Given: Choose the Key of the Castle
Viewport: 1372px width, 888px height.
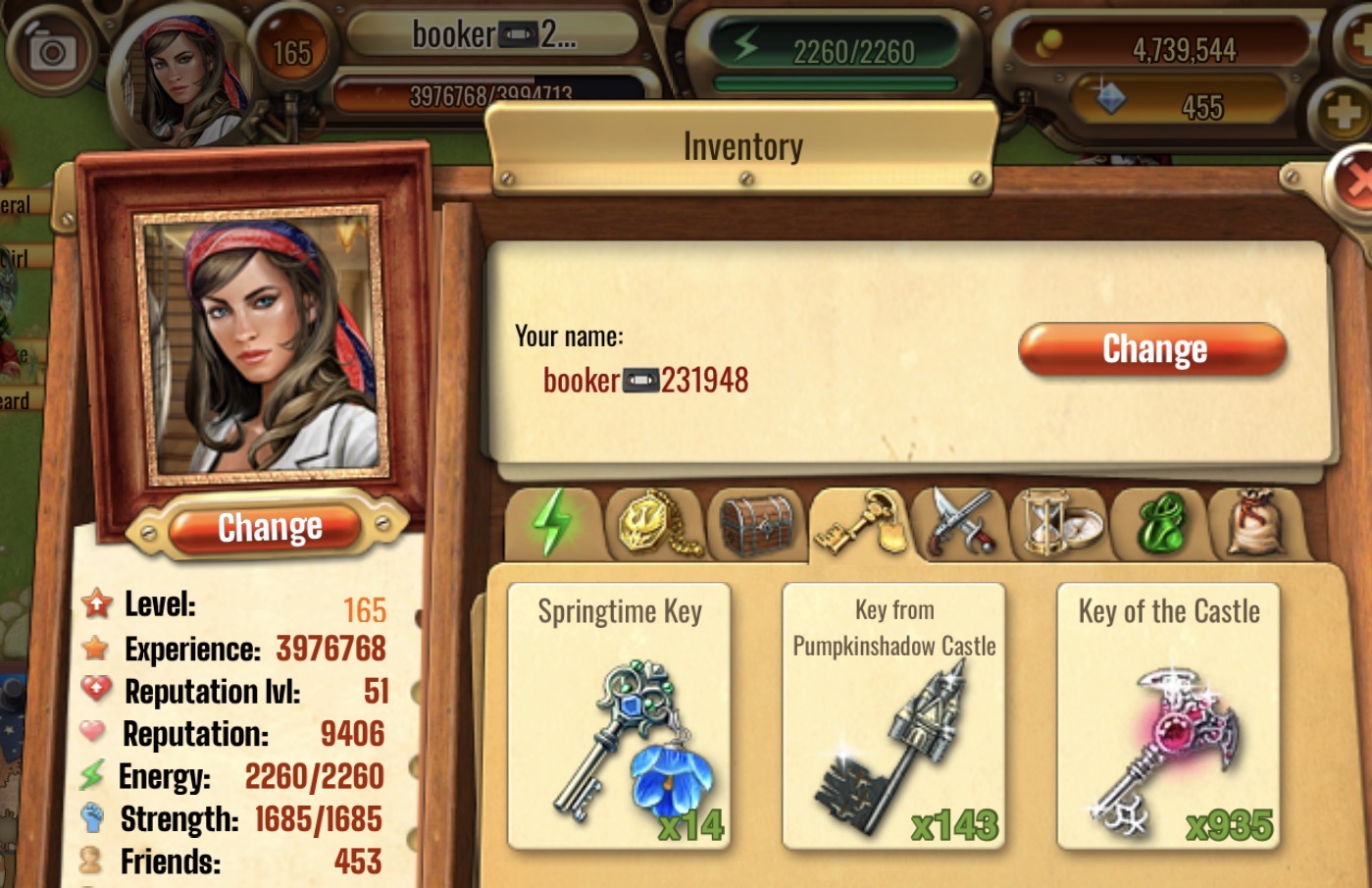Looking at the screenshot, I should [x=1168, y=716].
